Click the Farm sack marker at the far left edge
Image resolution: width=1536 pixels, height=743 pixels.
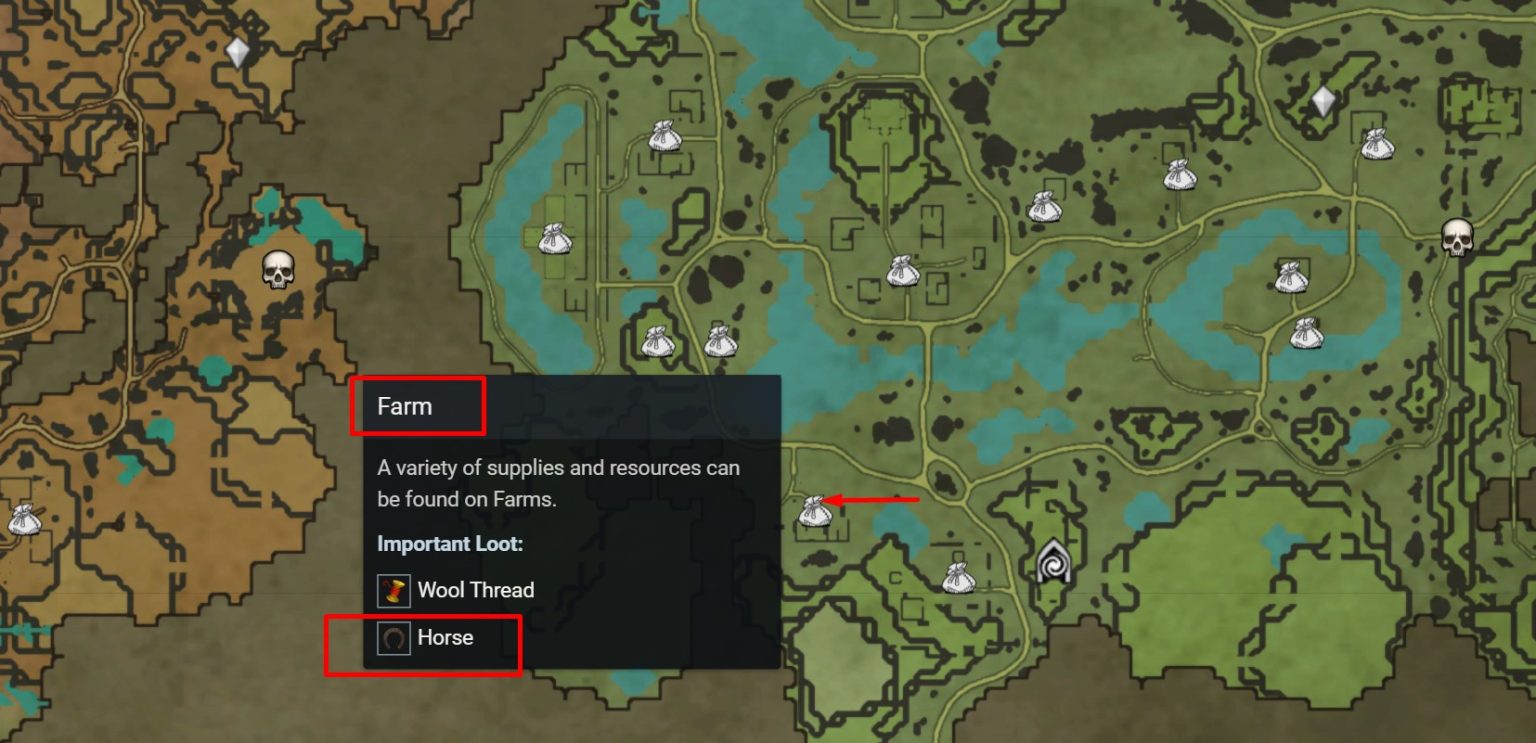coord(22,519)
